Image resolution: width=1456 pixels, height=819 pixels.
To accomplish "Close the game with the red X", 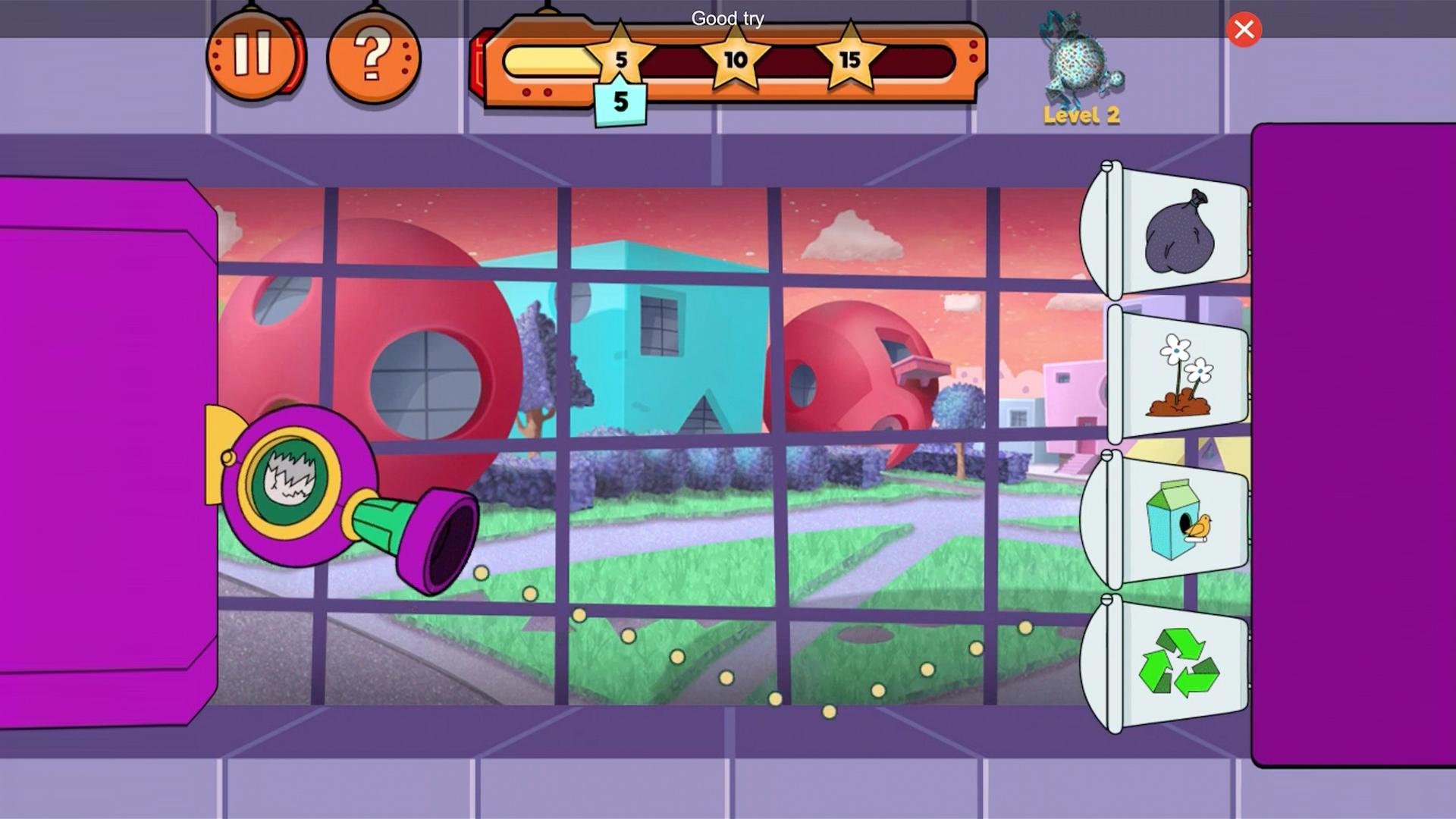I will click(x=1244, y=30).
